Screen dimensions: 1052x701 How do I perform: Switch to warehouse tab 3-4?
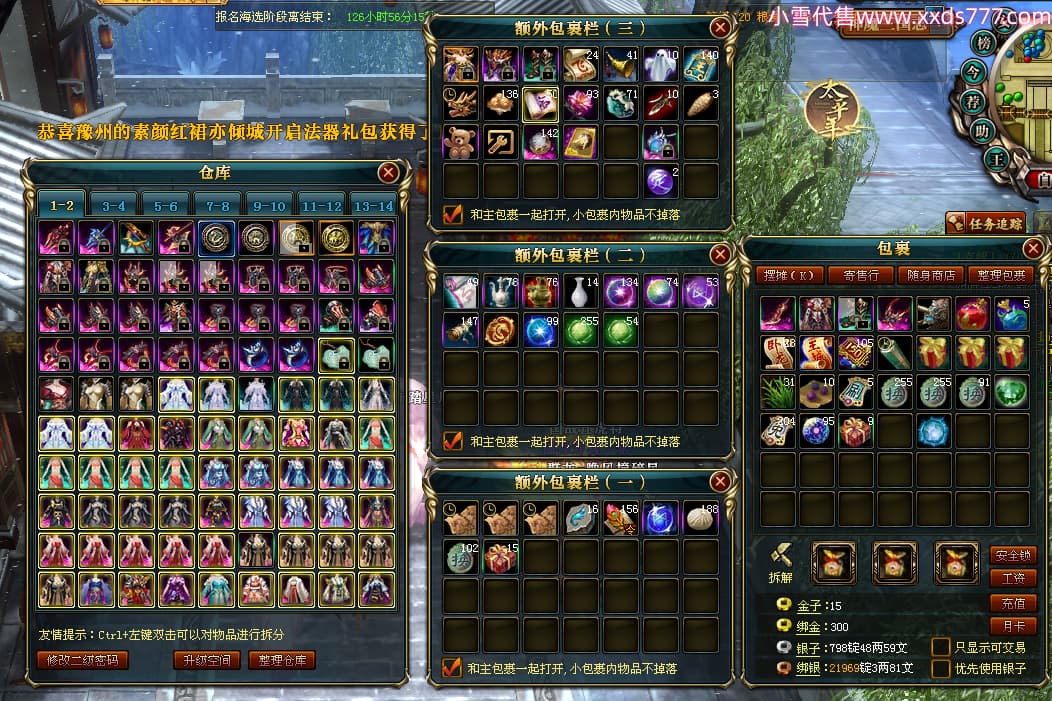pos(113,205)
